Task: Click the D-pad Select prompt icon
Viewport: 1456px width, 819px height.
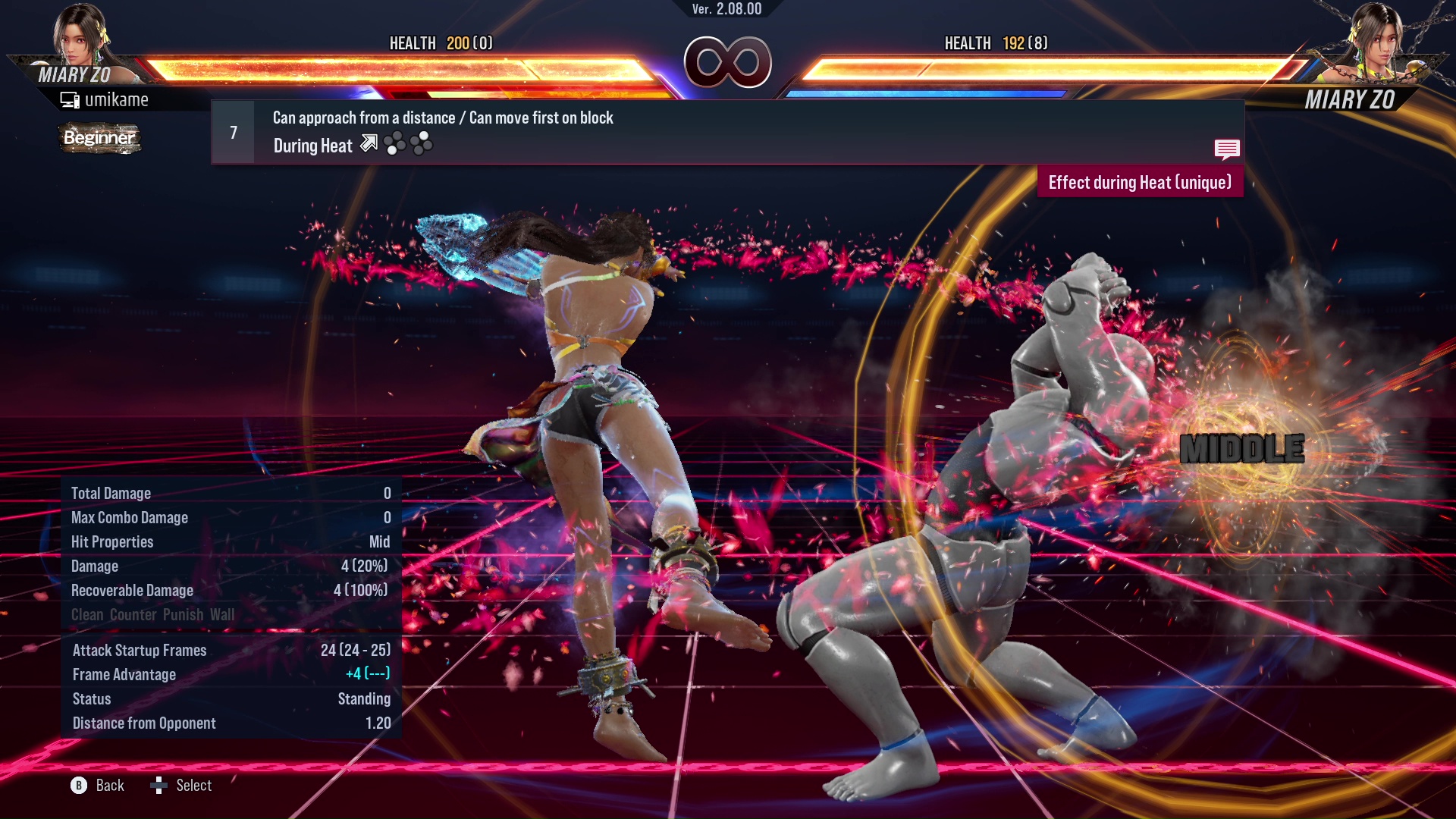Action: coord(160,786)
